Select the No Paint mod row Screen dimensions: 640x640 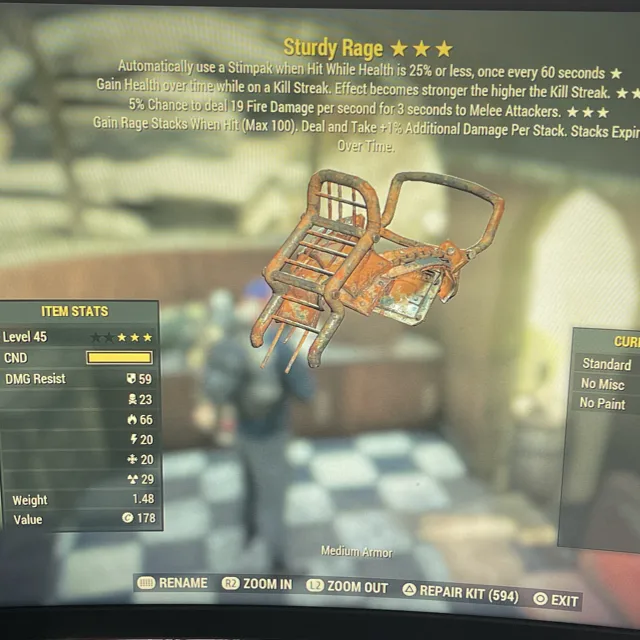click(x=603, y=404)
